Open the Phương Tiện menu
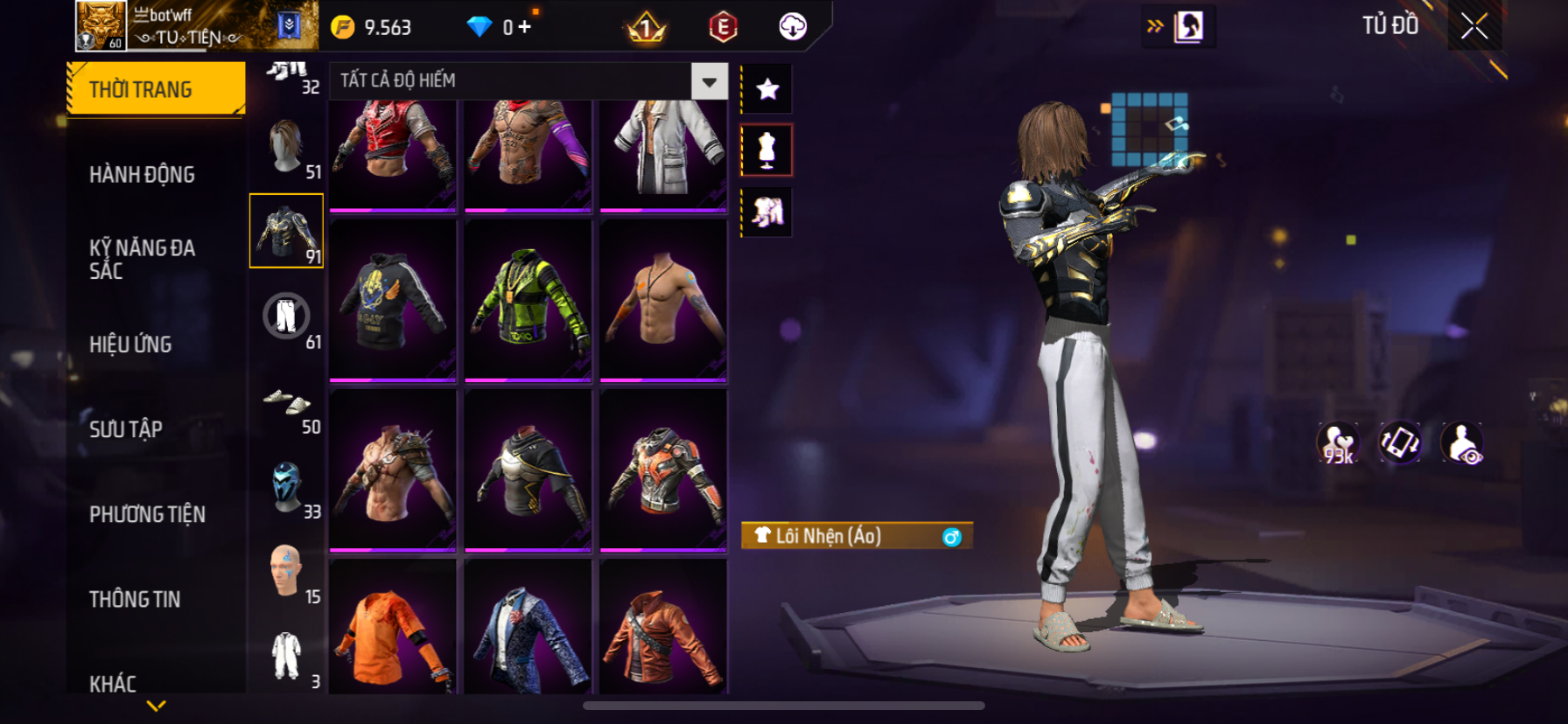1568x724 pixels. coord(147,514)
